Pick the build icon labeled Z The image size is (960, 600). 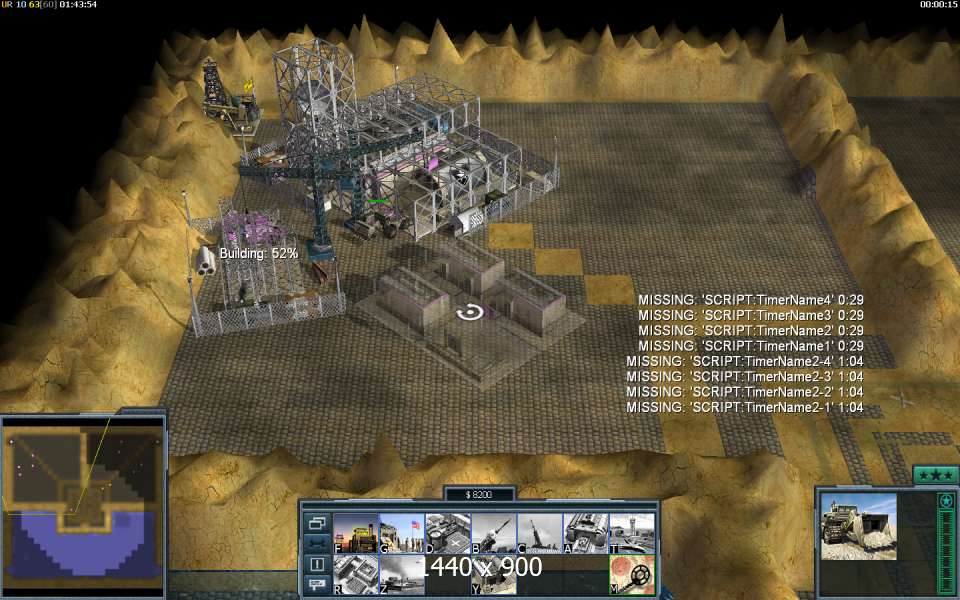[x=401, y=575]
